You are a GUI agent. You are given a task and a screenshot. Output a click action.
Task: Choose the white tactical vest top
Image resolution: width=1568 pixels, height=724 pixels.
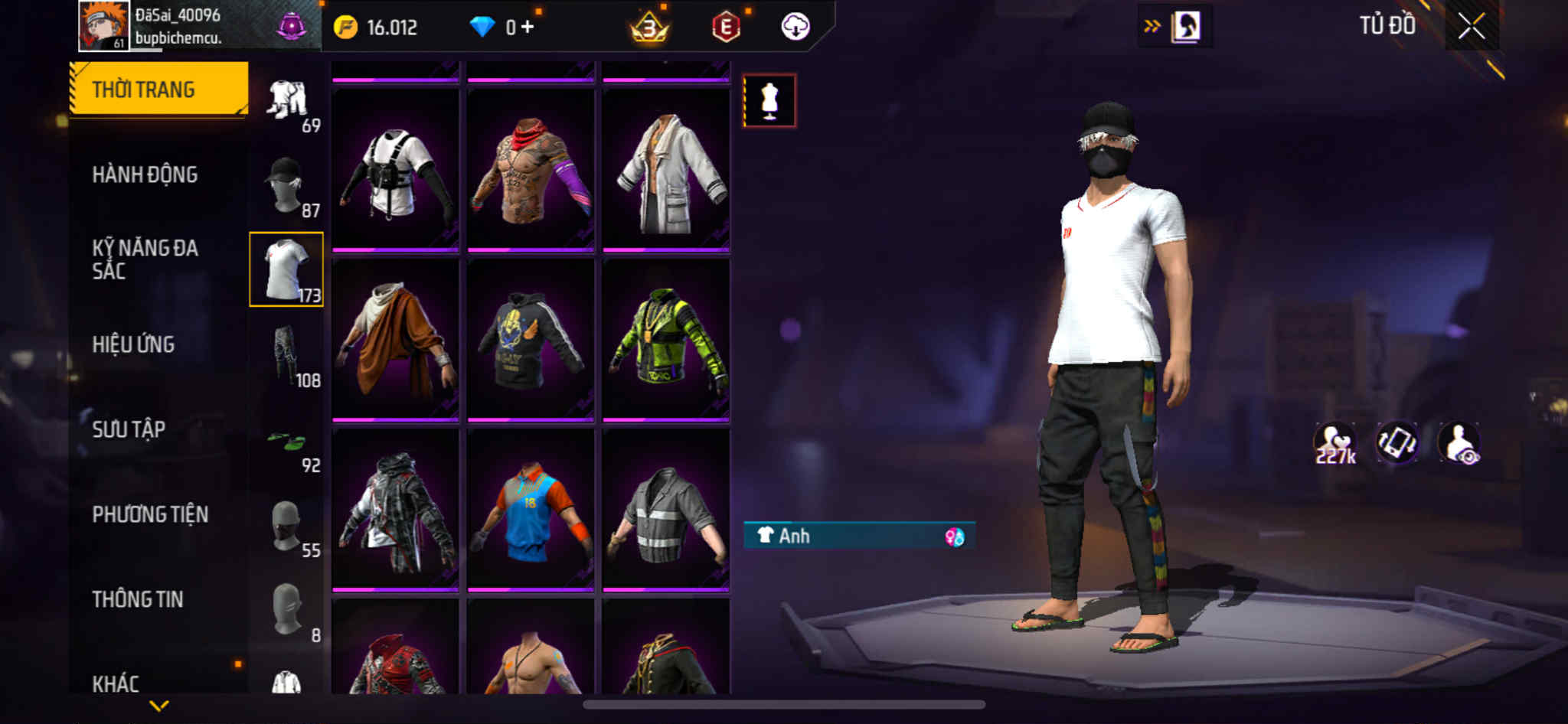395,171
